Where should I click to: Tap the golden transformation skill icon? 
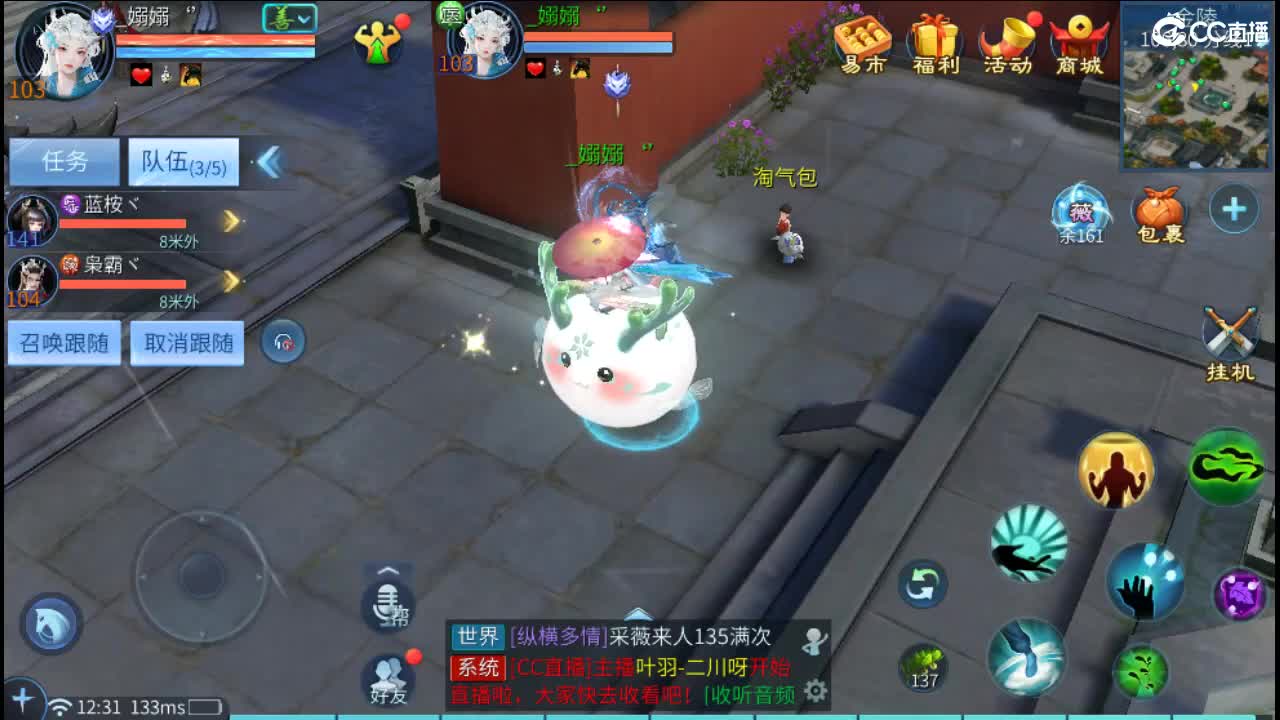coord(1114,469)
